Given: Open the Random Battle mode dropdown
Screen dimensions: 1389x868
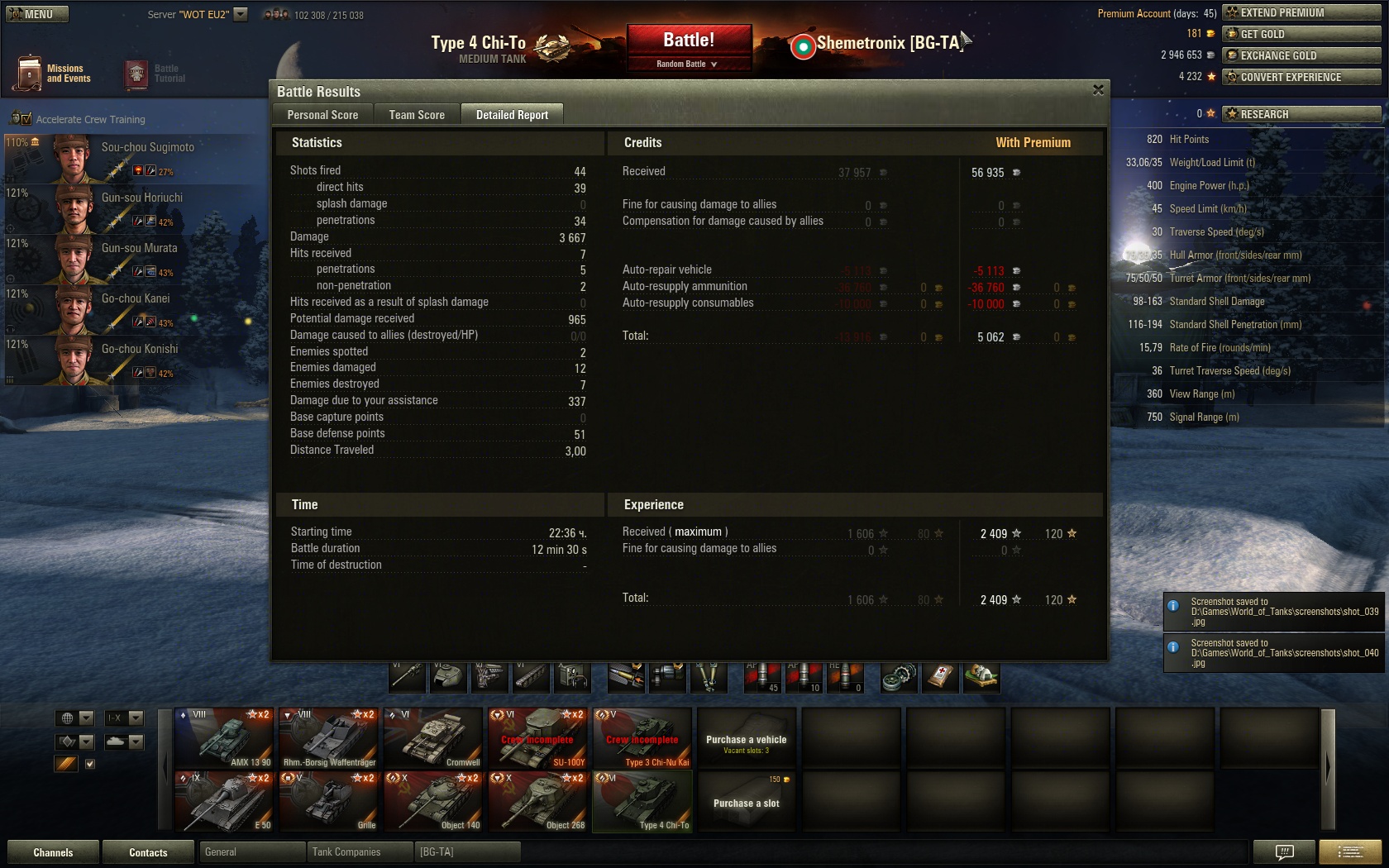Looking at the screenshot, I should (688, 64).
